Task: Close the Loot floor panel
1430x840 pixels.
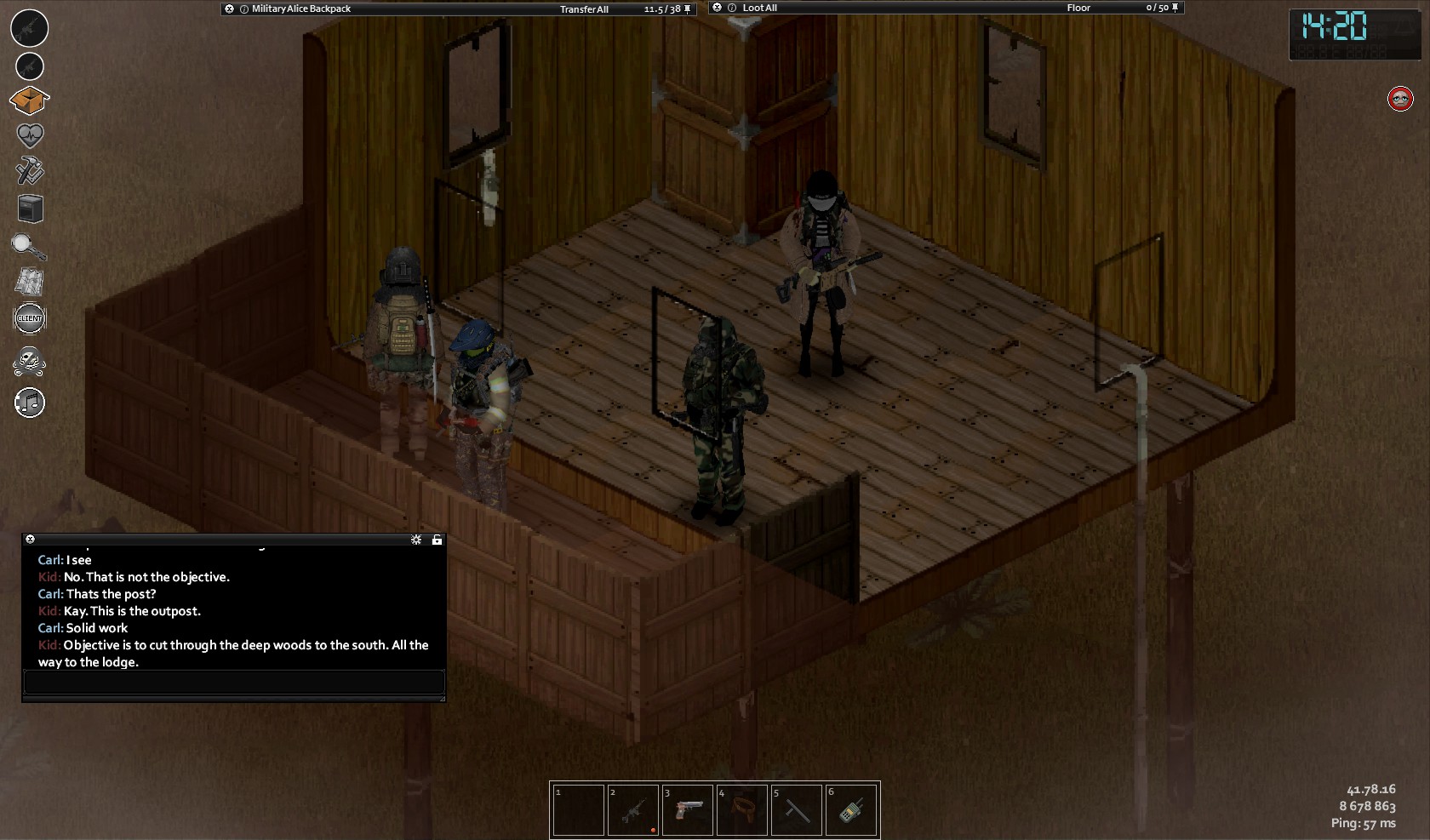Action: pos(717,8)
